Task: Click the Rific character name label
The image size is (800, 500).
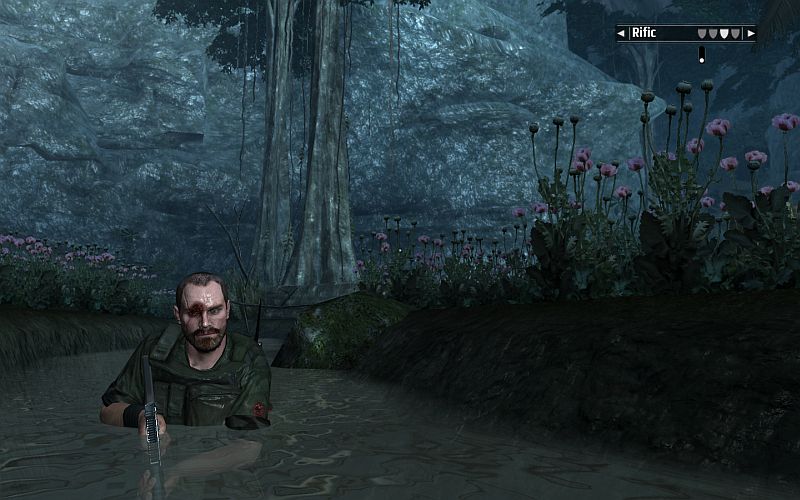Action: point(645,33)
